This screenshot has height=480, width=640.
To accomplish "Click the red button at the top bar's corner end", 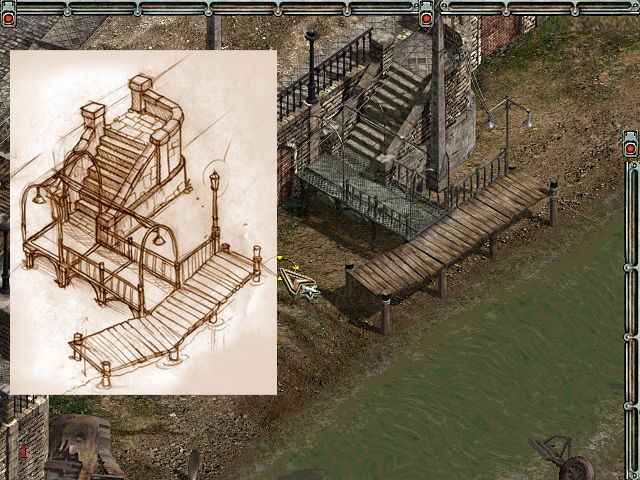I will click(9, 17).
